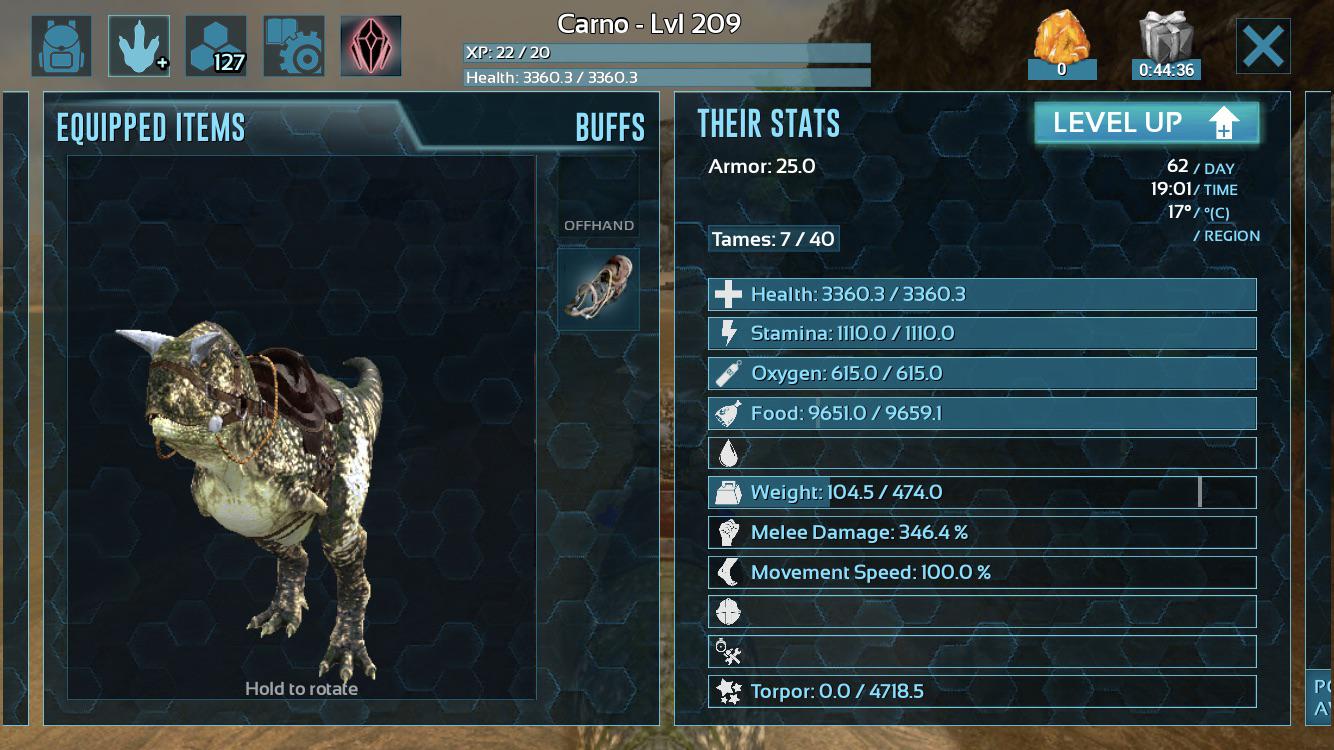Select the dino footprint stats icon
The height and width of the screenshot is (750, 1334).
[x=139, y=43]
